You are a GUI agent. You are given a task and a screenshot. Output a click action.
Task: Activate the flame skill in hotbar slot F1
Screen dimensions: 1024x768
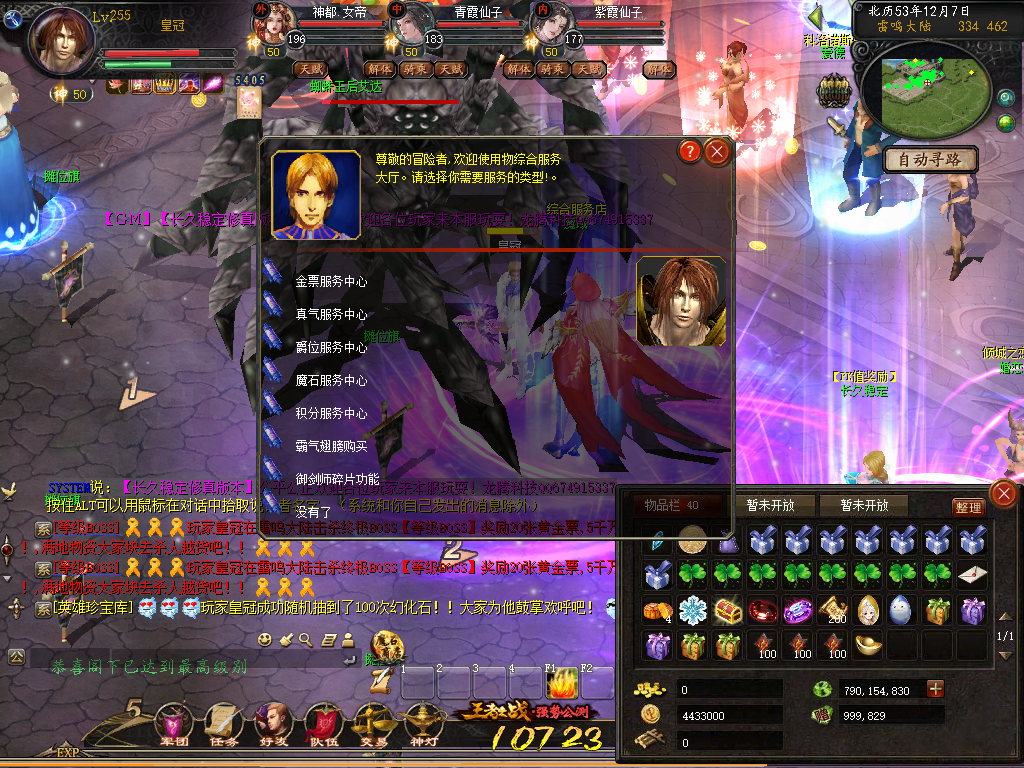(x=562, y=685)
